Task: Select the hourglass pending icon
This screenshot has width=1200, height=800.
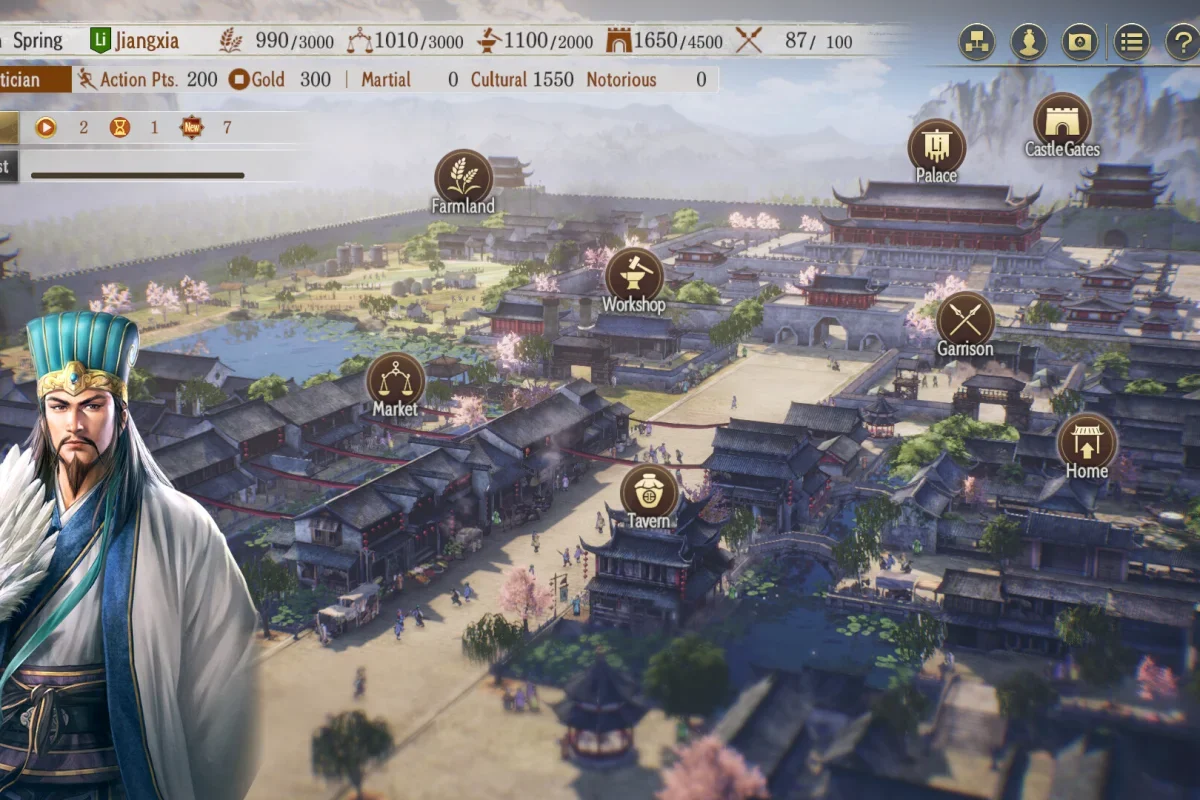Action: click(x=120, y=127)
